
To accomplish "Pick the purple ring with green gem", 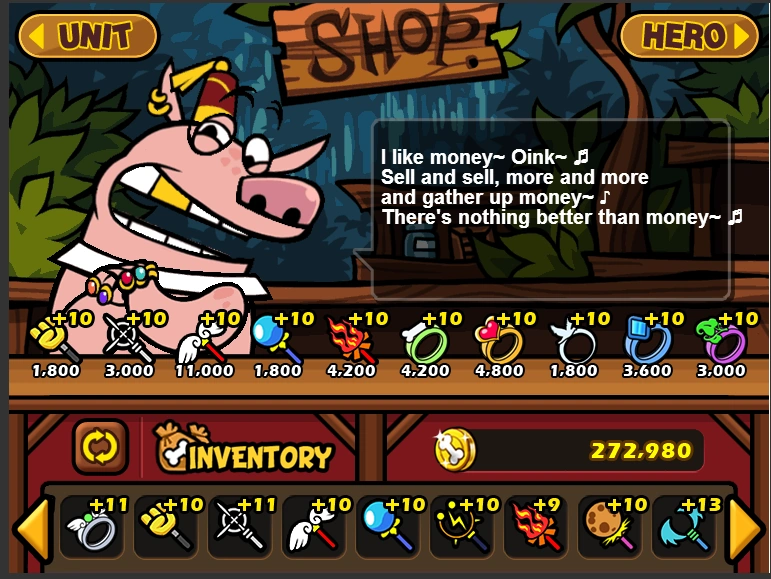I will 722,340.
